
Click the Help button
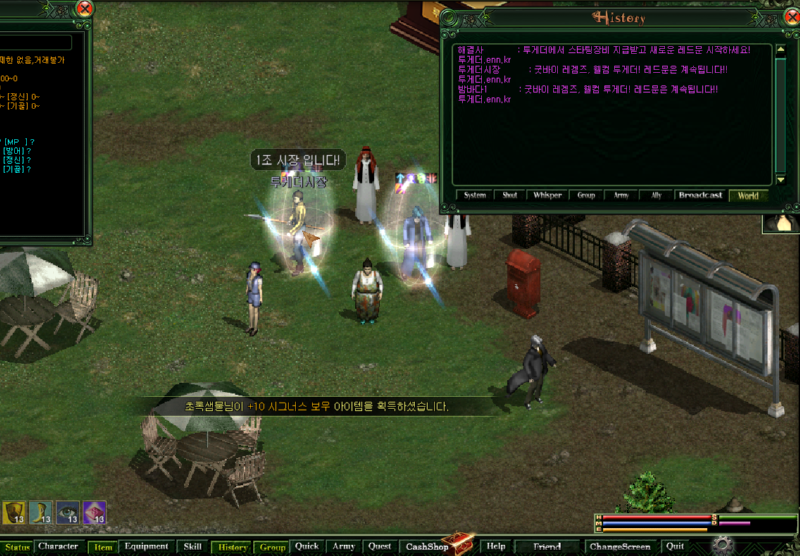coord(495,547)
